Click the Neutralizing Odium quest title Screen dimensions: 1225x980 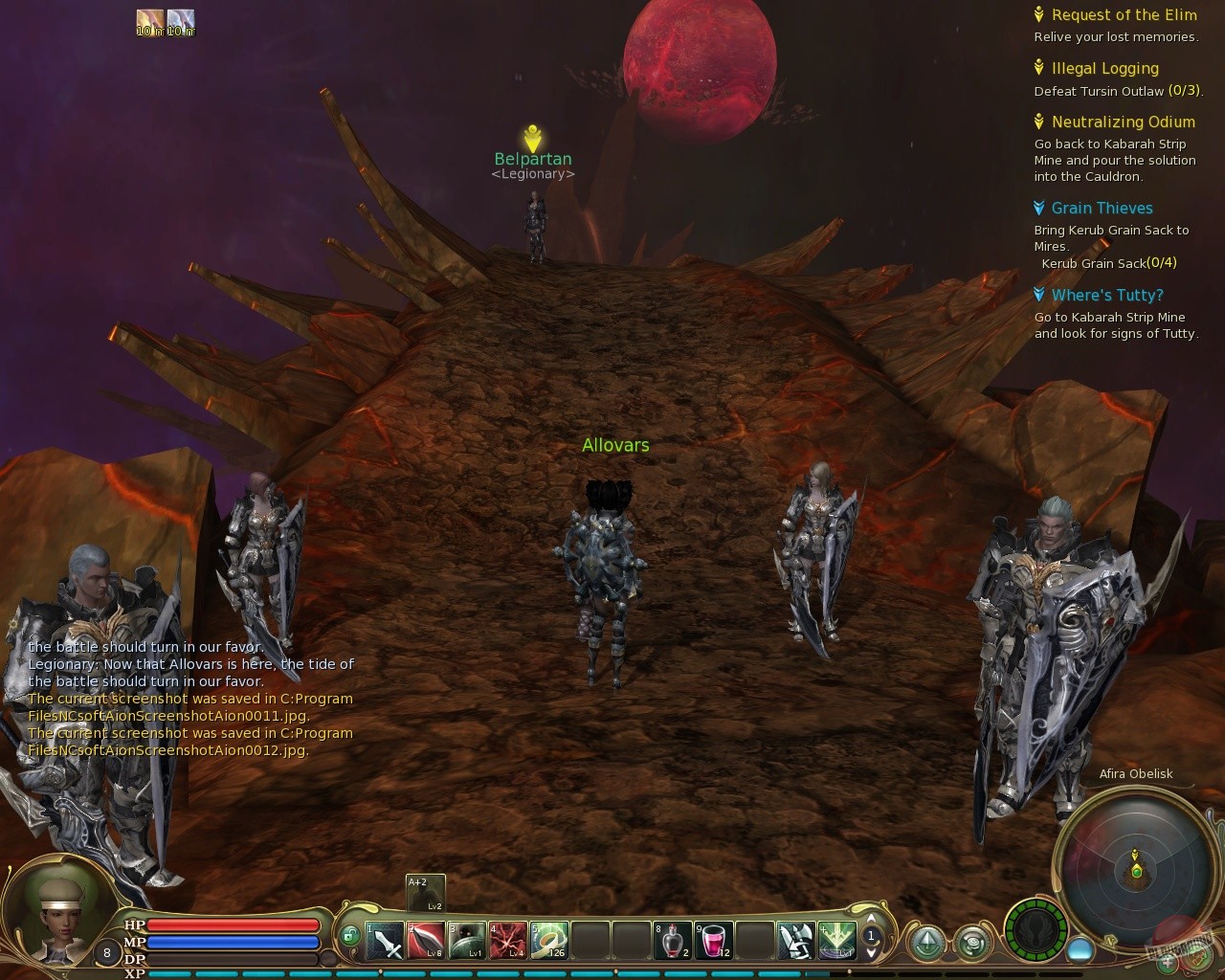(1124, 122)
